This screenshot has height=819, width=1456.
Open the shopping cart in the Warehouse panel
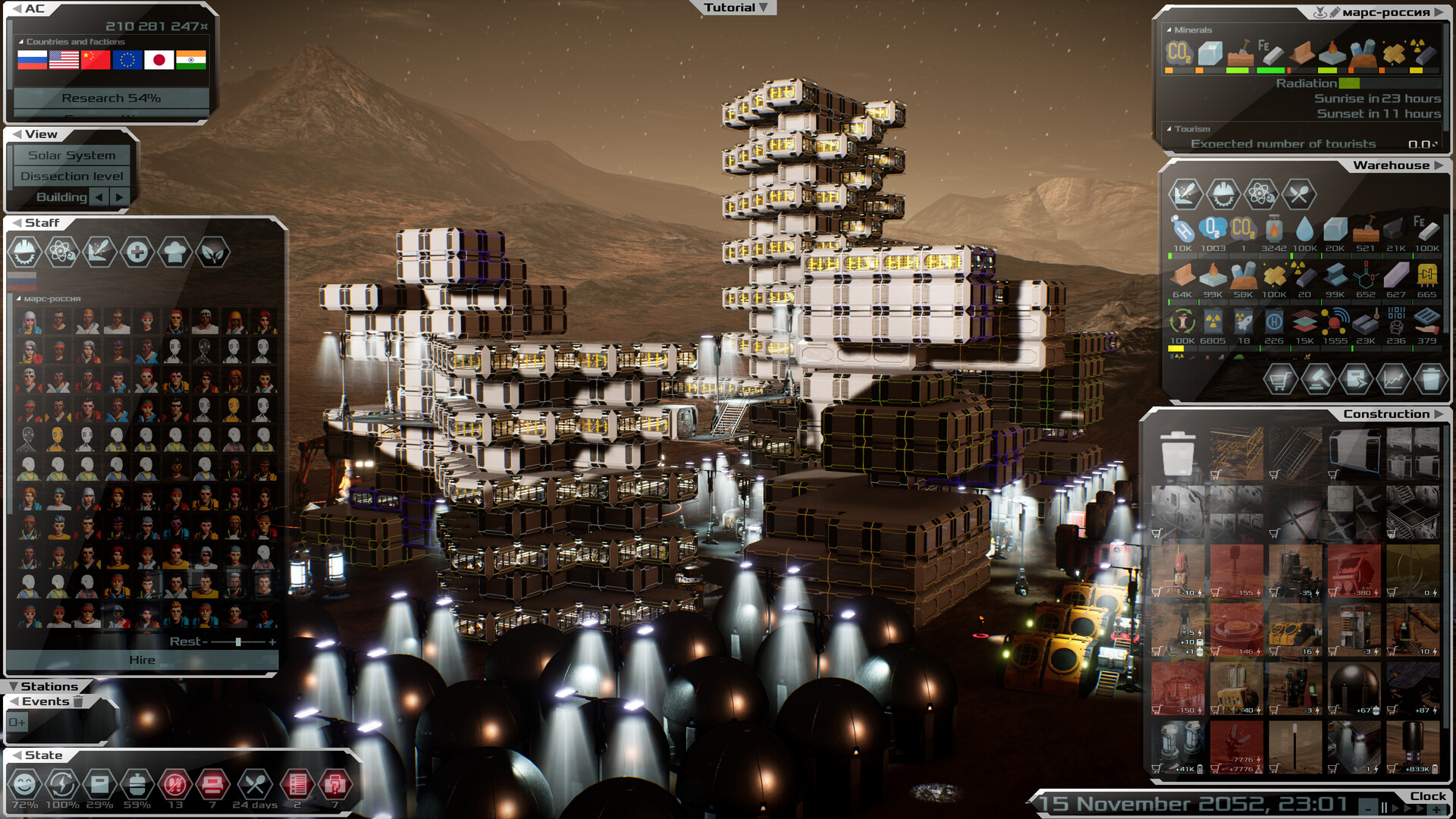tap(1281, 378)
